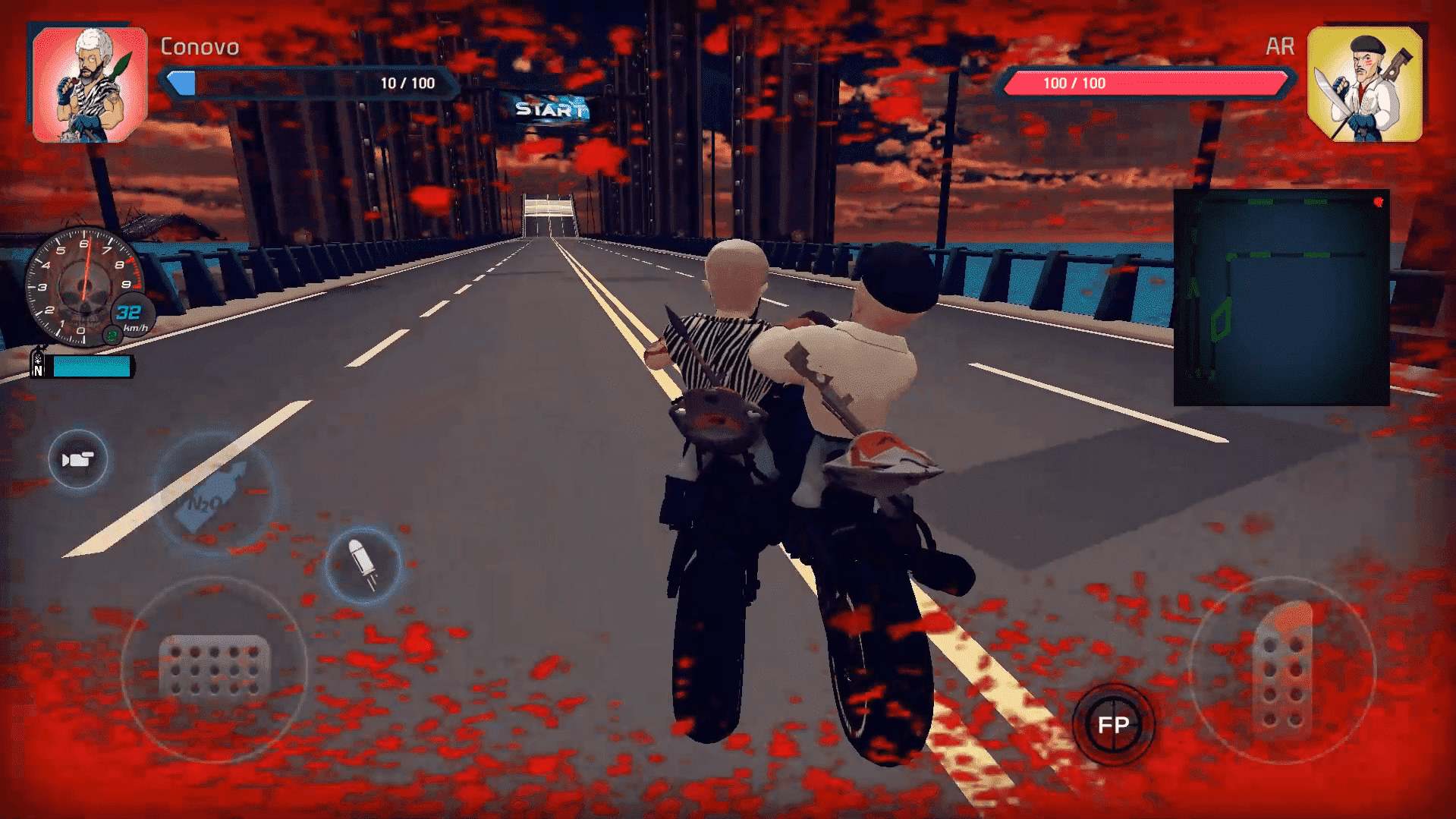Select the AR opponent portrait

pos(1365,85)
